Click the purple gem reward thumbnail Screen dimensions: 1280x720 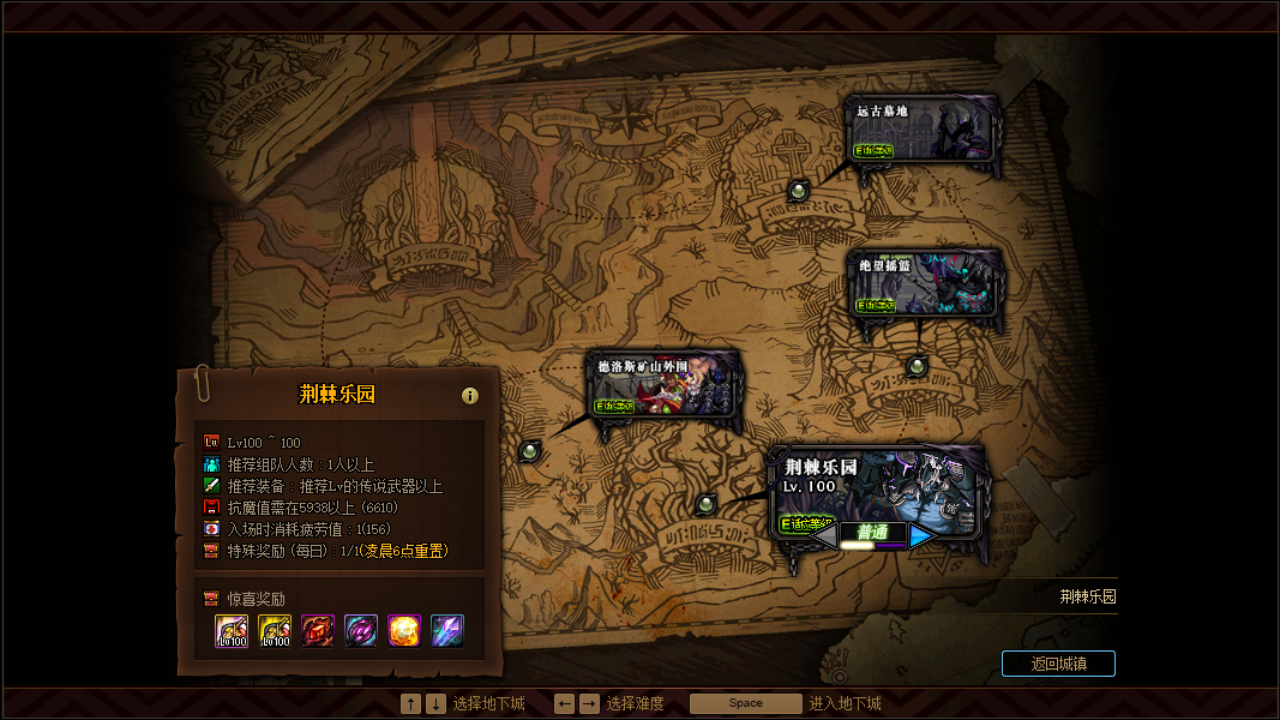point(361,632)
